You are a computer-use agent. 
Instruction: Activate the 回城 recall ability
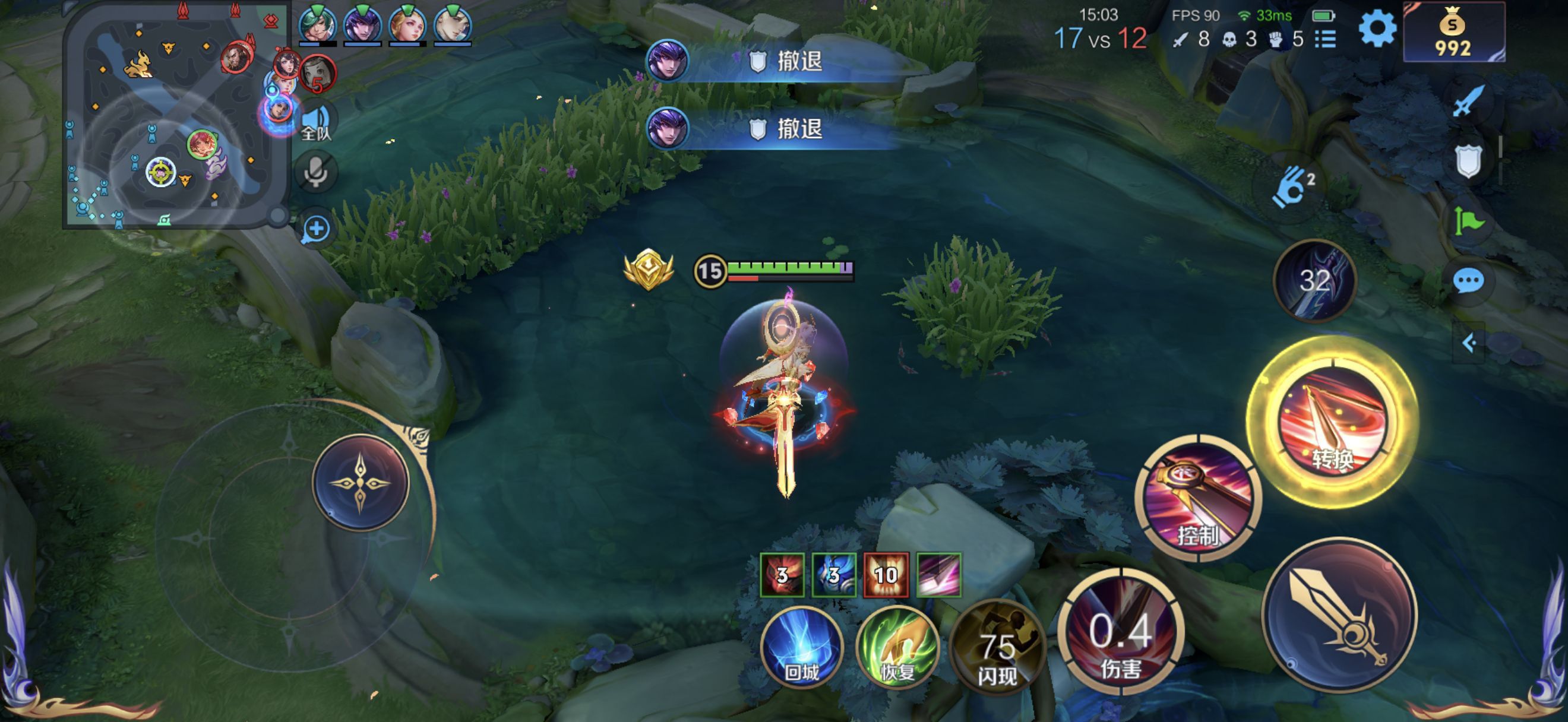[802, 647]
